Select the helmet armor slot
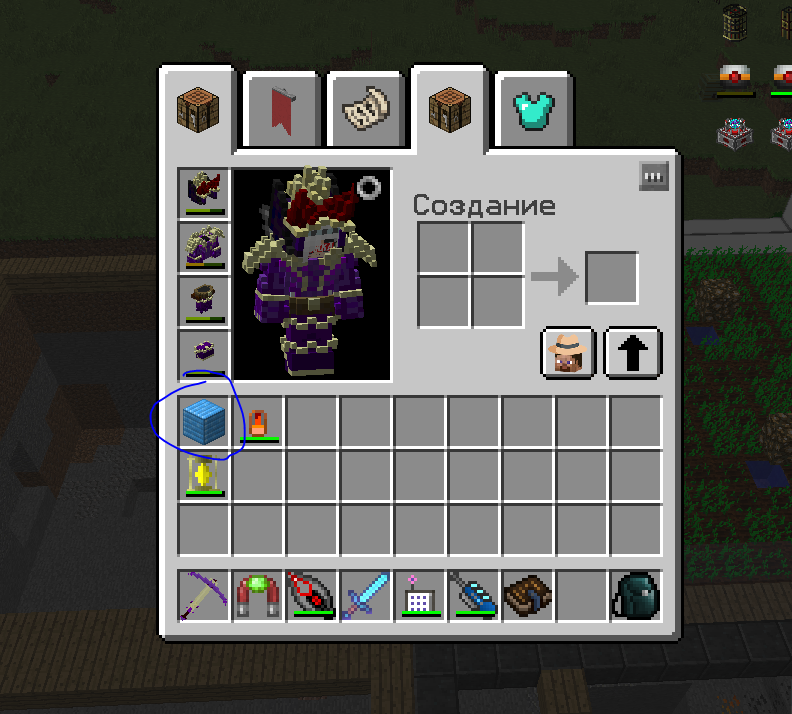The image size is (792, 714). tap(205, 193)
